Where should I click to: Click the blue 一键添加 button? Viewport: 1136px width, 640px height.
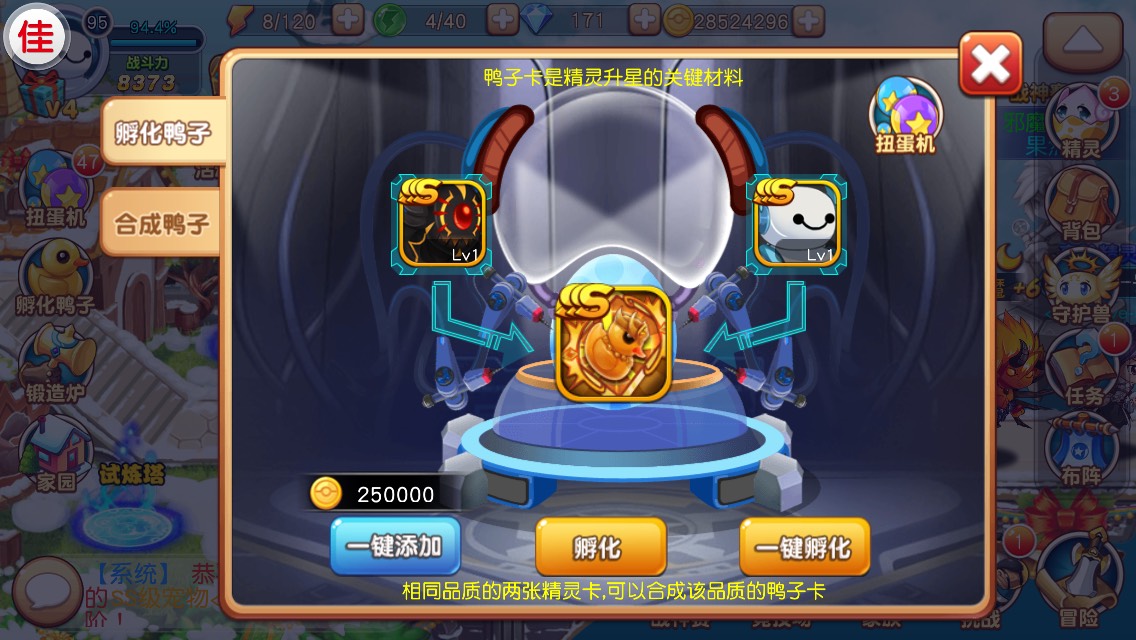point(395,546)
